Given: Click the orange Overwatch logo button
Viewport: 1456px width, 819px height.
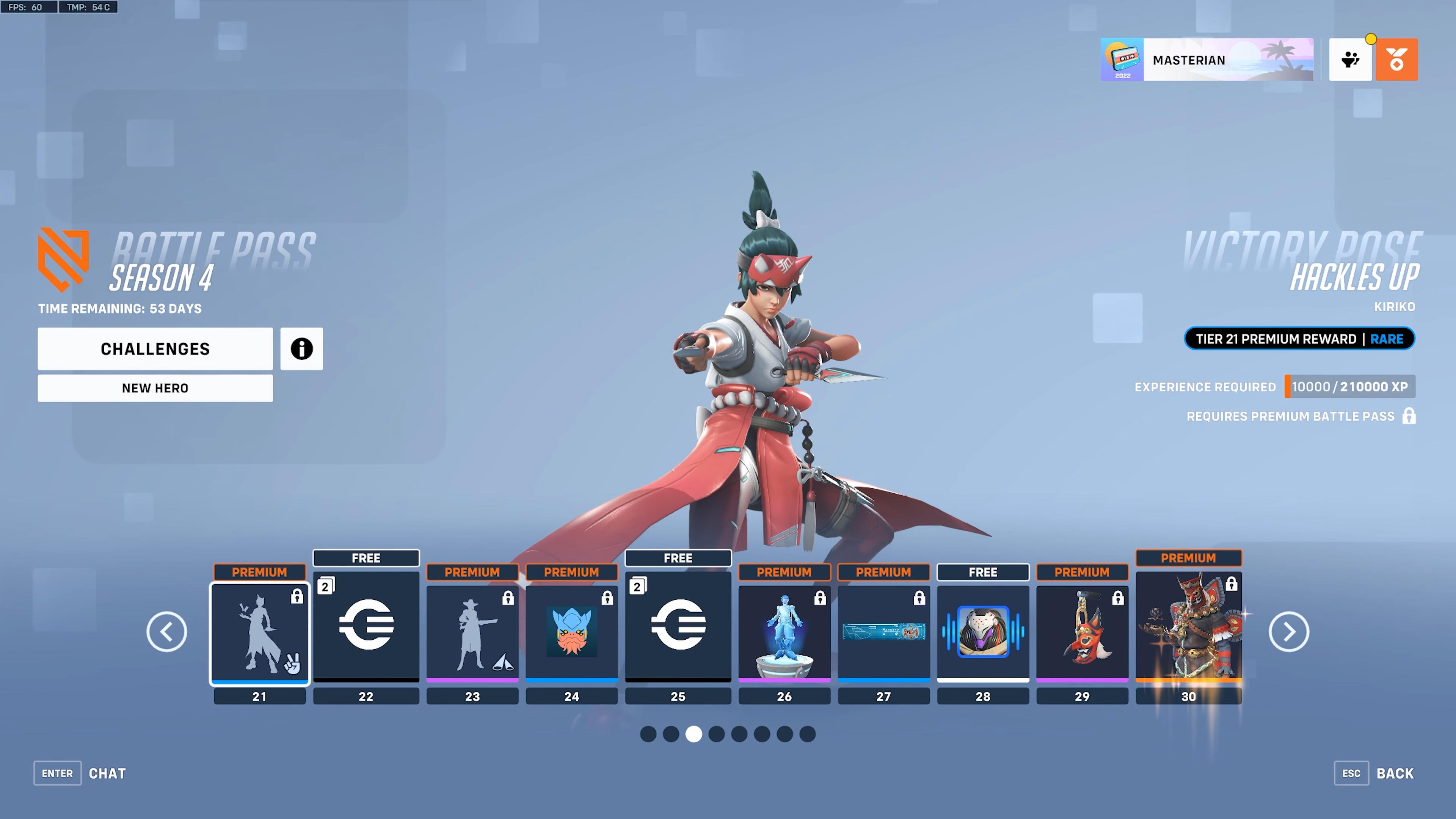Looking at the screenshot, I should click(x=1396, y=60).
